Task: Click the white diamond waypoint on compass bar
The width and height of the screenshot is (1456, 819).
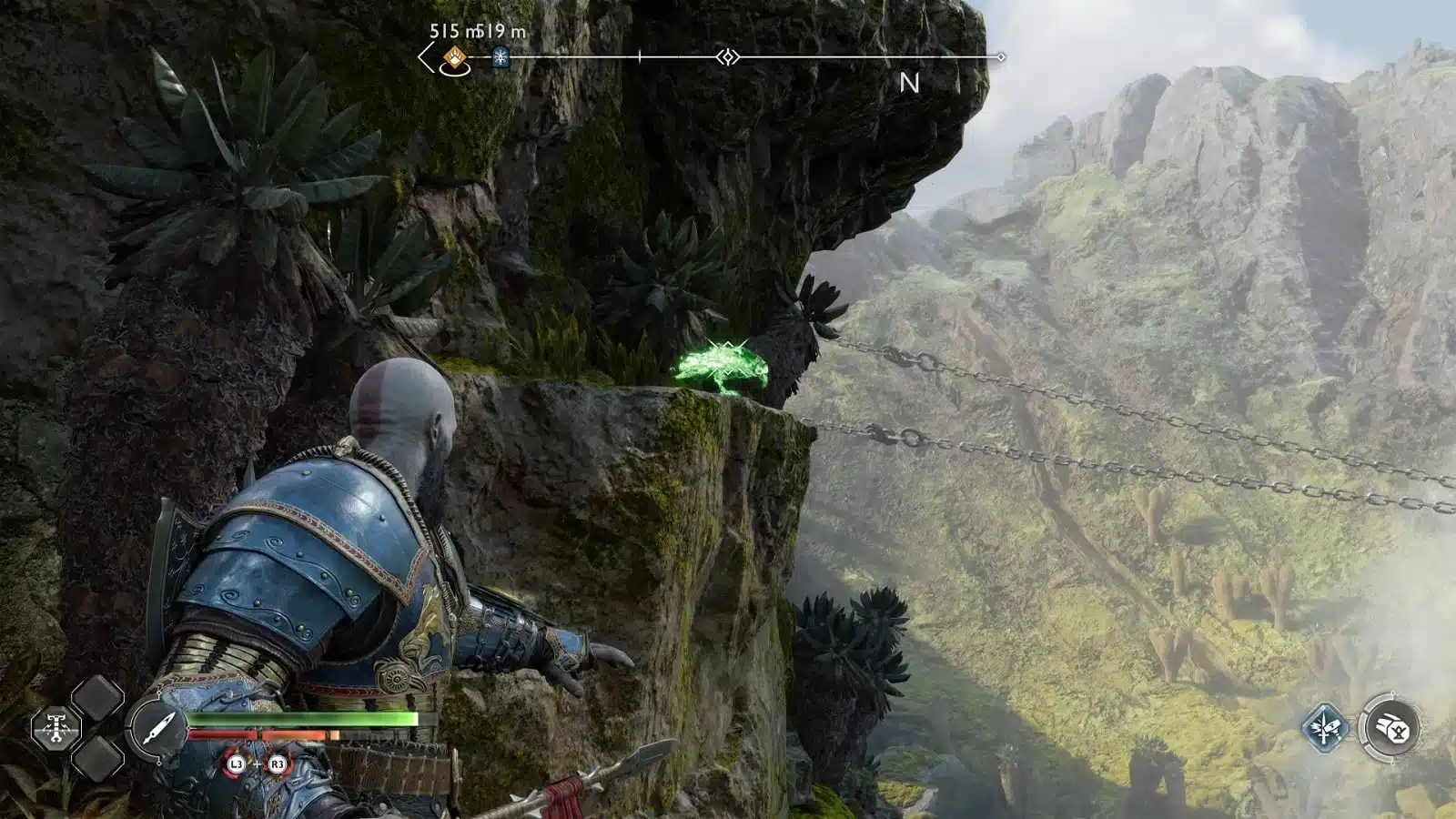Action: (726, 57)
